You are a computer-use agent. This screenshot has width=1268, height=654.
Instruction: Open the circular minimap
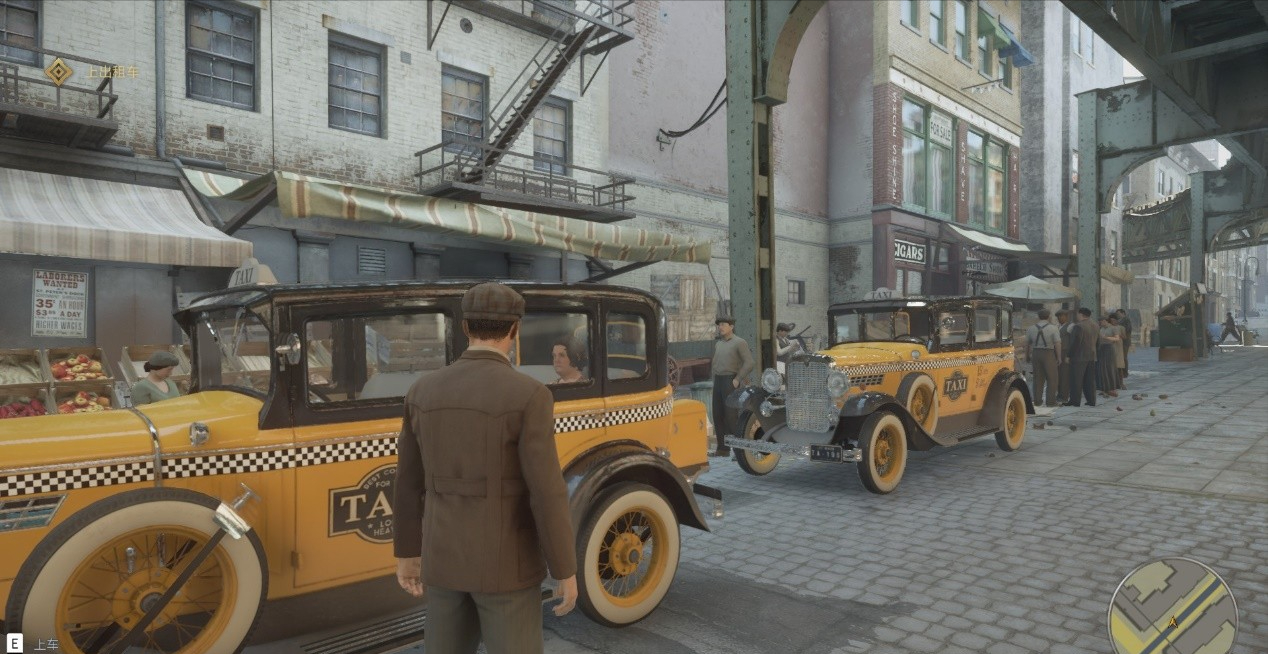click(x=1172, y=607)
